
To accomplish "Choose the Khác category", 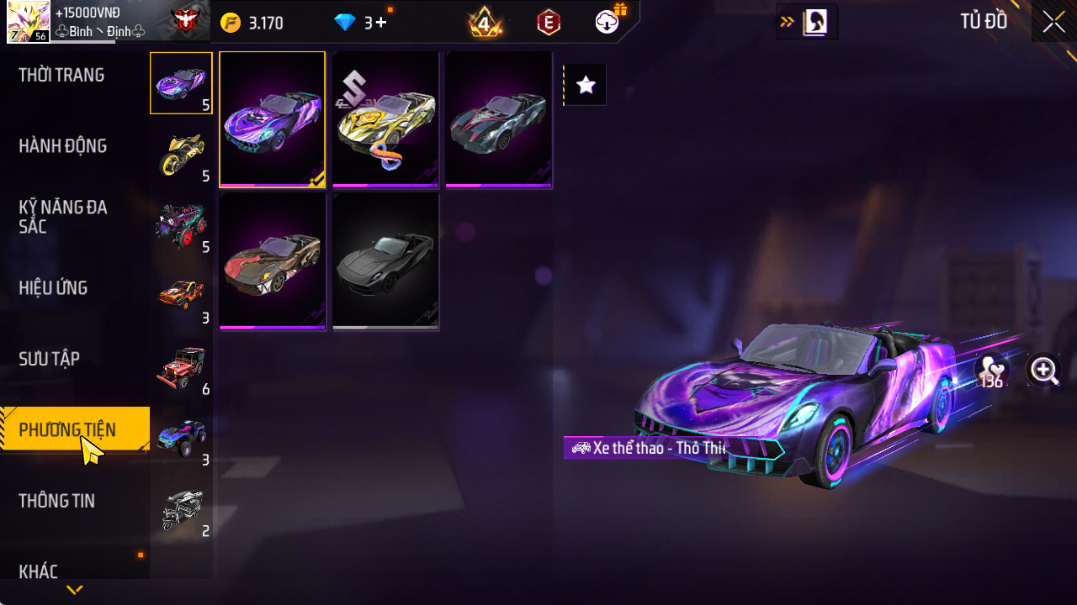I will (x=38, y=572).
